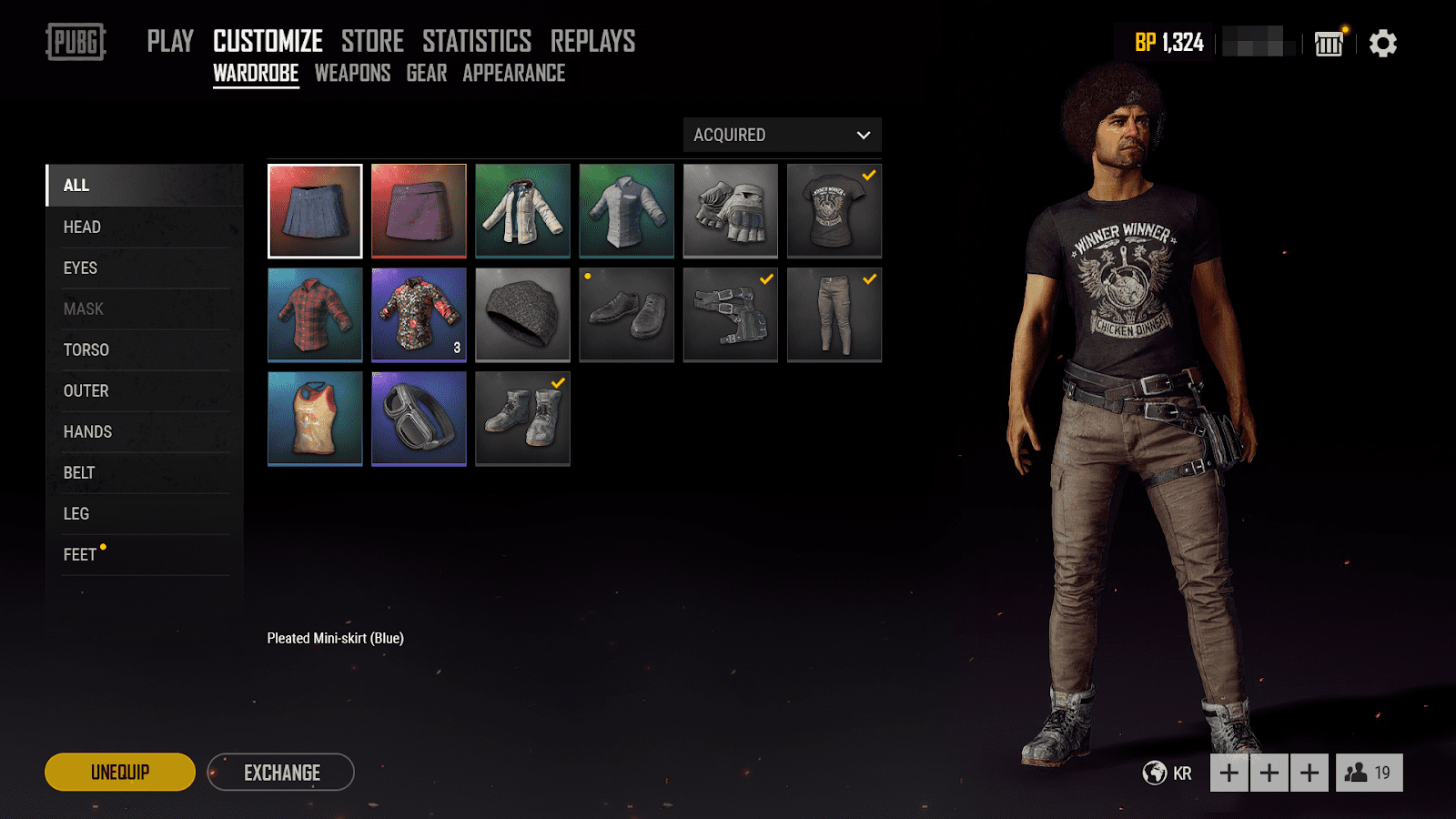Screen dimensions: 1456x819
Task: View the Statistics page
Action: pyautogui.click(x=477, y=41)
